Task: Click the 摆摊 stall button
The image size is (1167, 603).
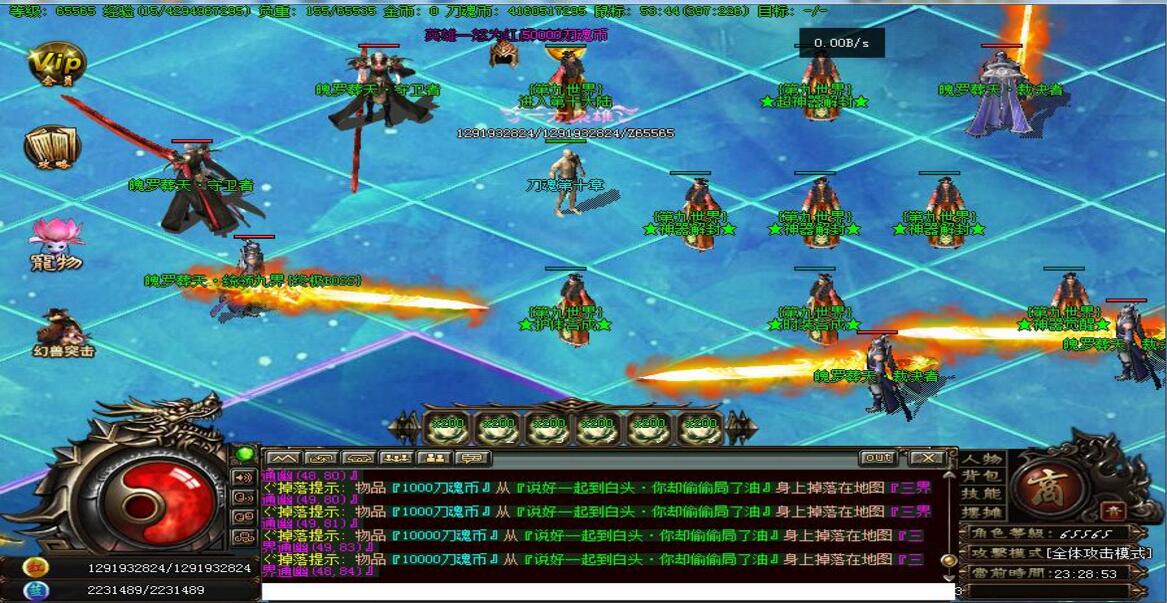Action: [x=982, y=512]
